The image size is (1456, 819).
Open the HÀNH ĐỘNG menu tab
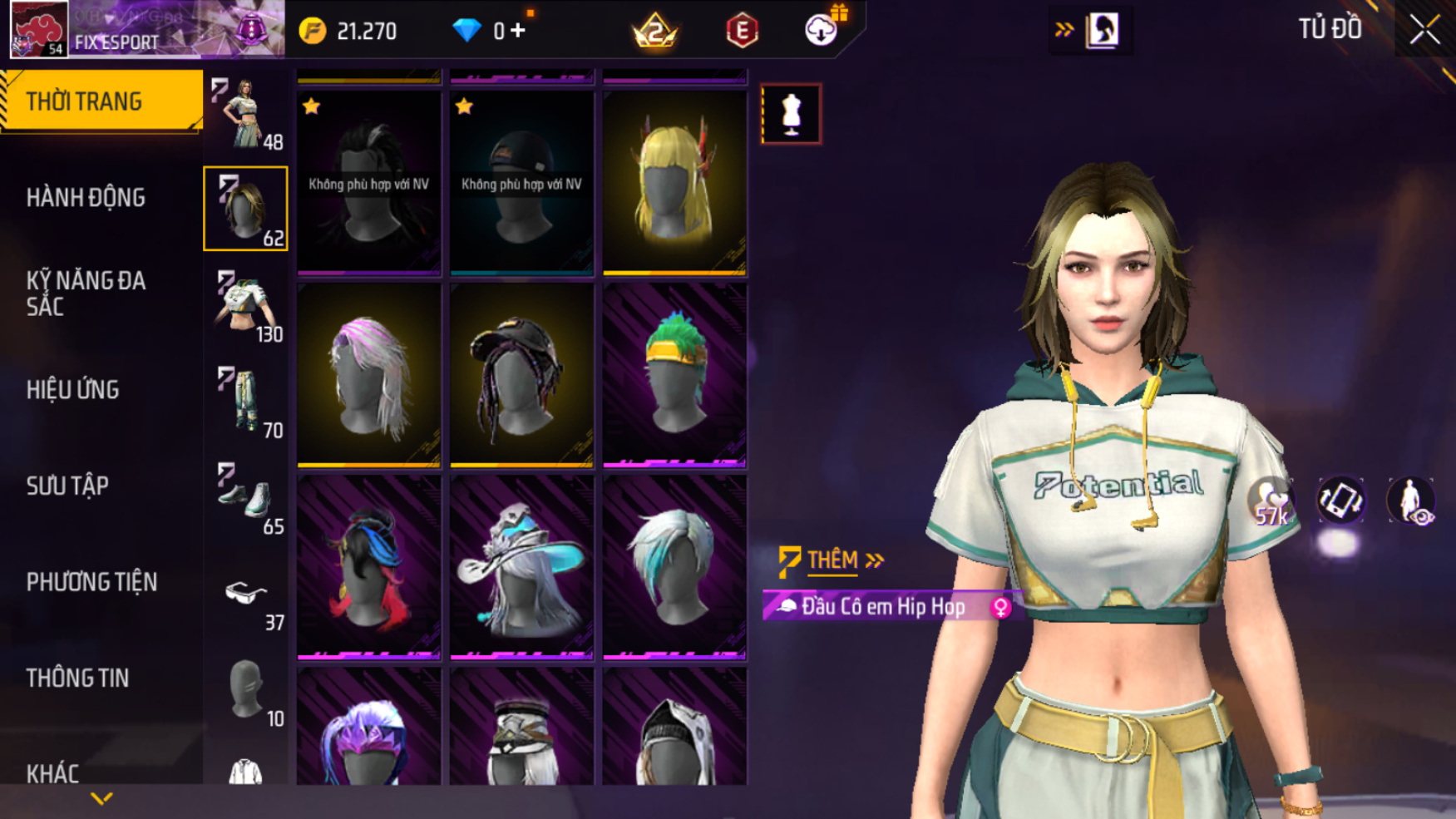pos(86,198)
